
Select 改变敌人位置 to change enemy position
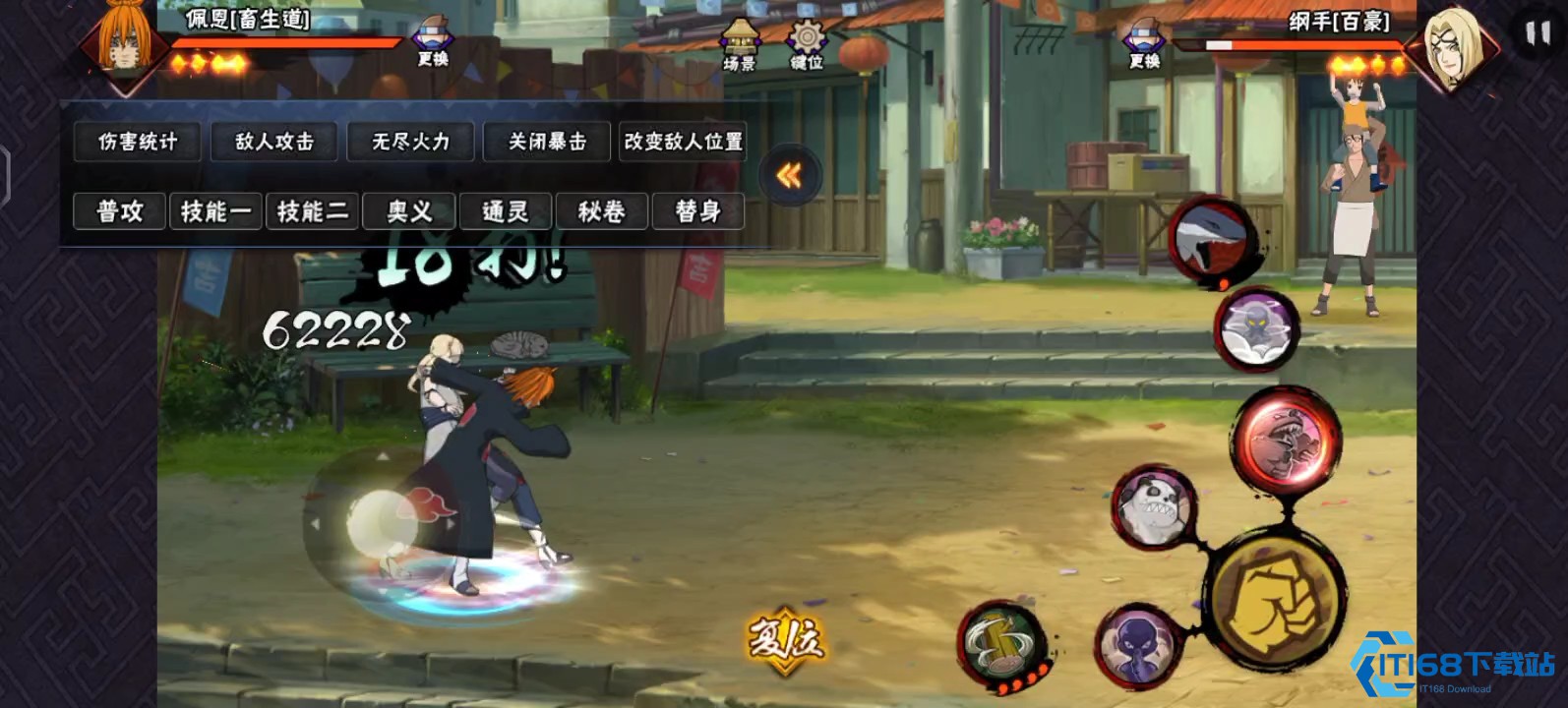[683, 142]
